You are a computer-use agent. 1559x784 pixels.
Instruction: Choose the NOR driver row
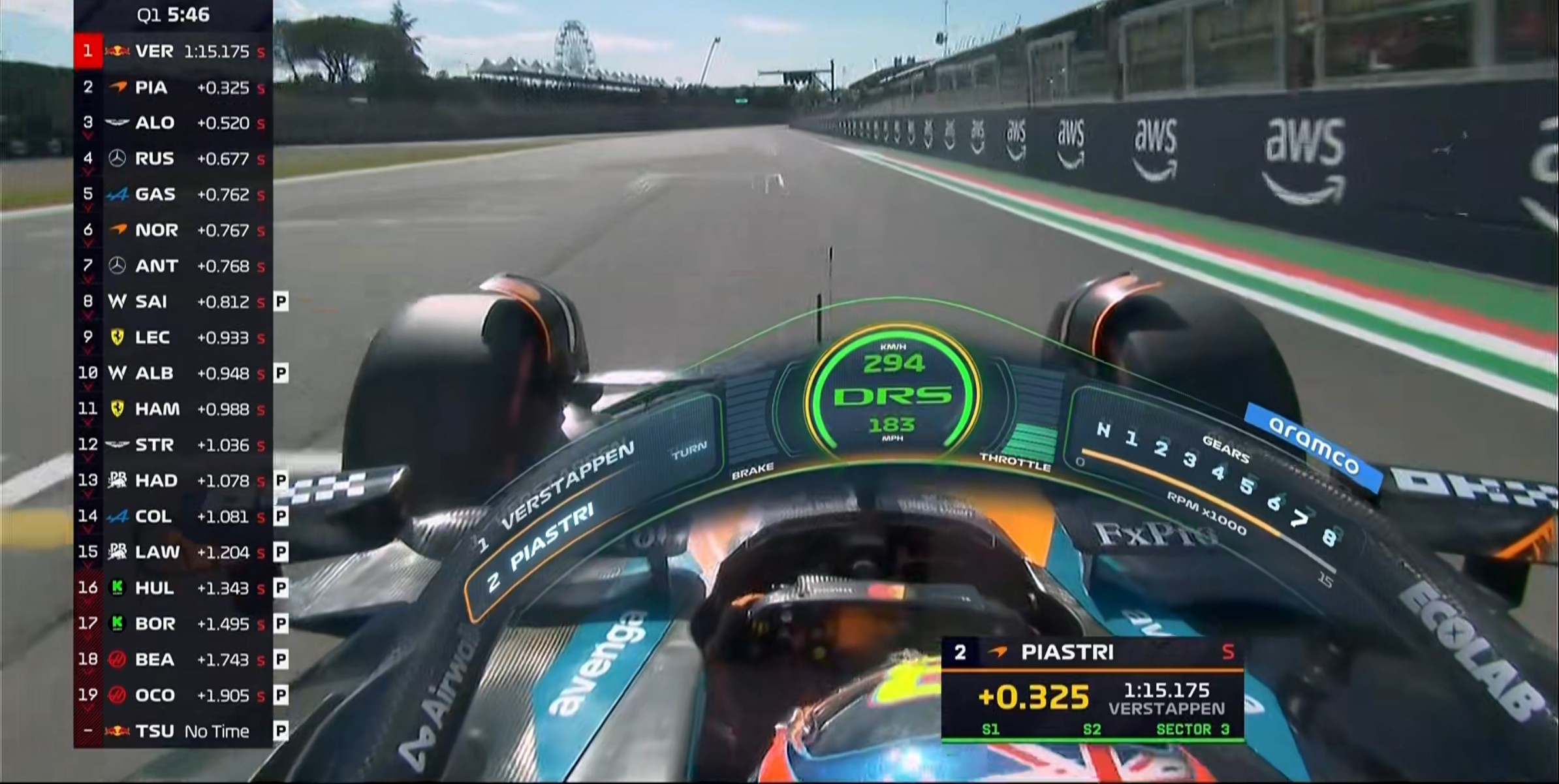(173, 230)
